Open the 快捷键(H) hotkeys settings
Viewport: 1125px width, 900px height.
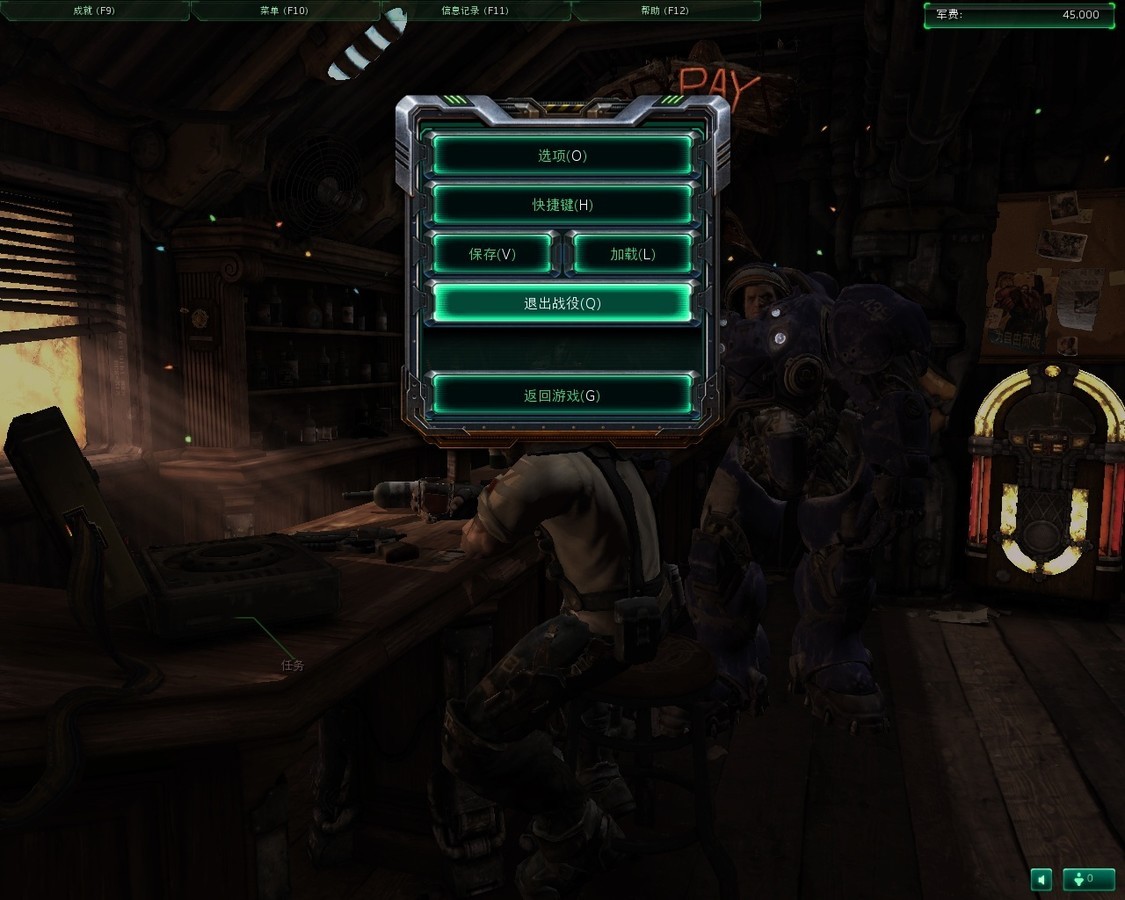click(562, 205)
